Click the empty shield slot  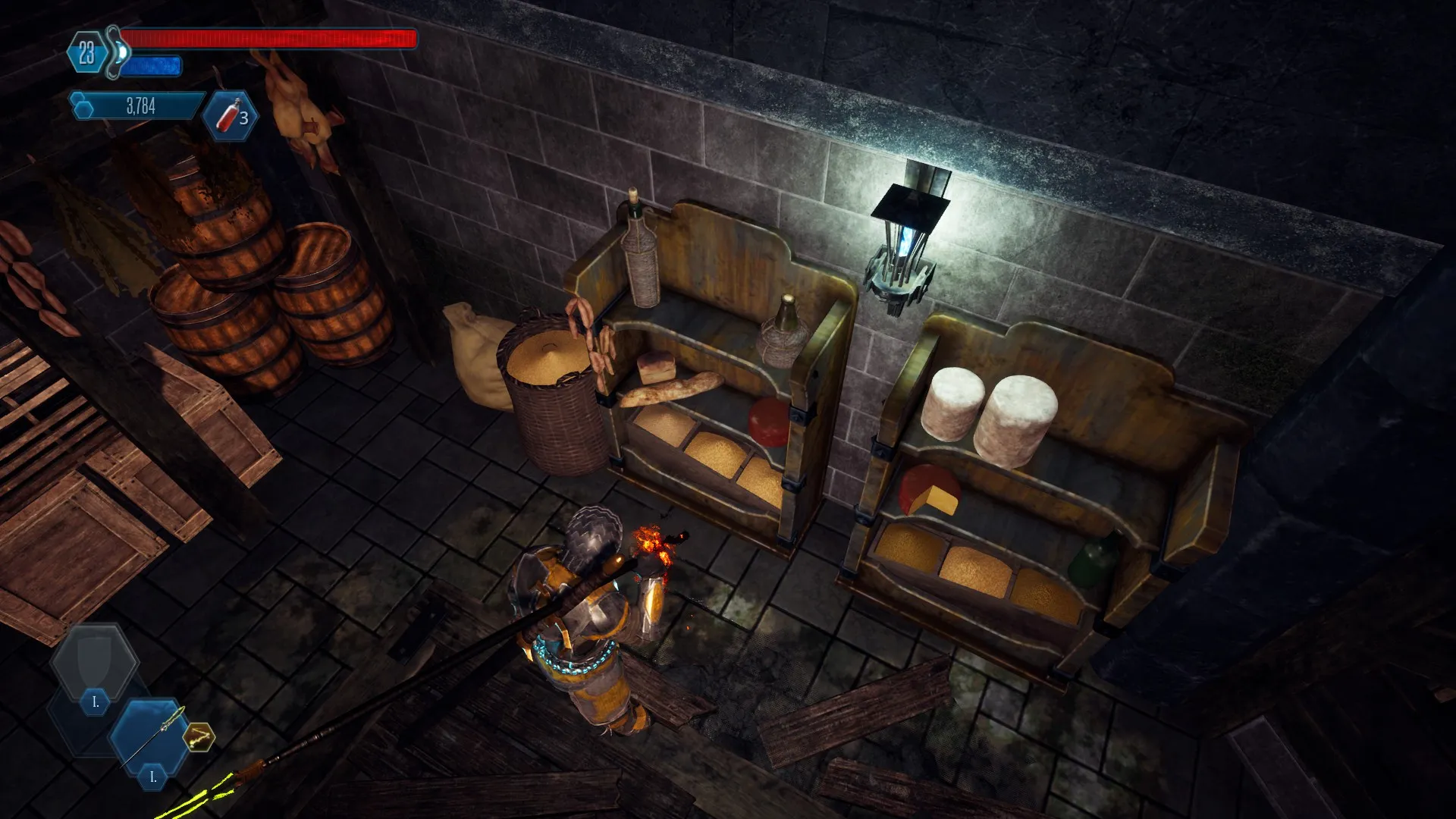95,661
